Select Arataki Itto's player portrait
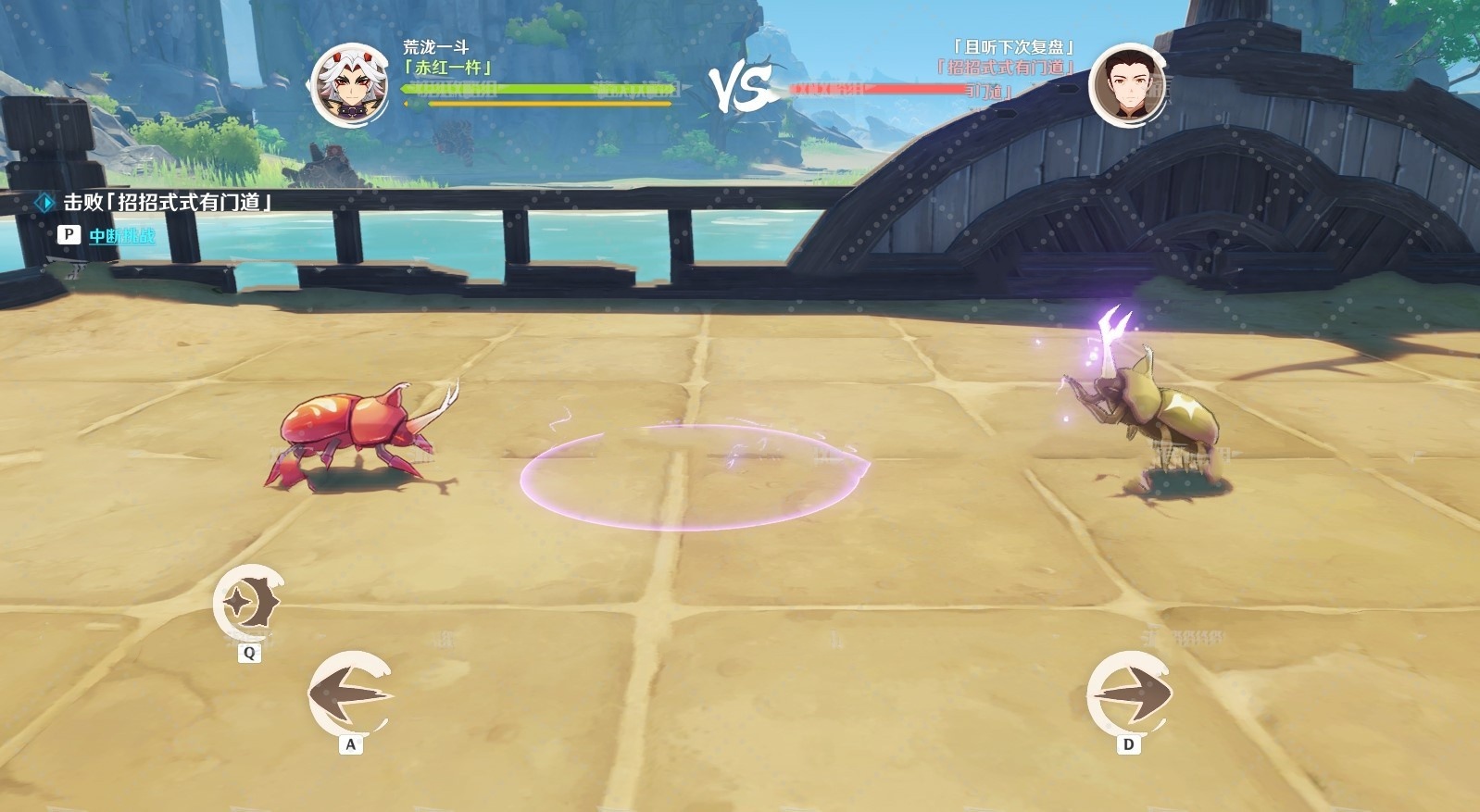 click(x=350, y=85)
